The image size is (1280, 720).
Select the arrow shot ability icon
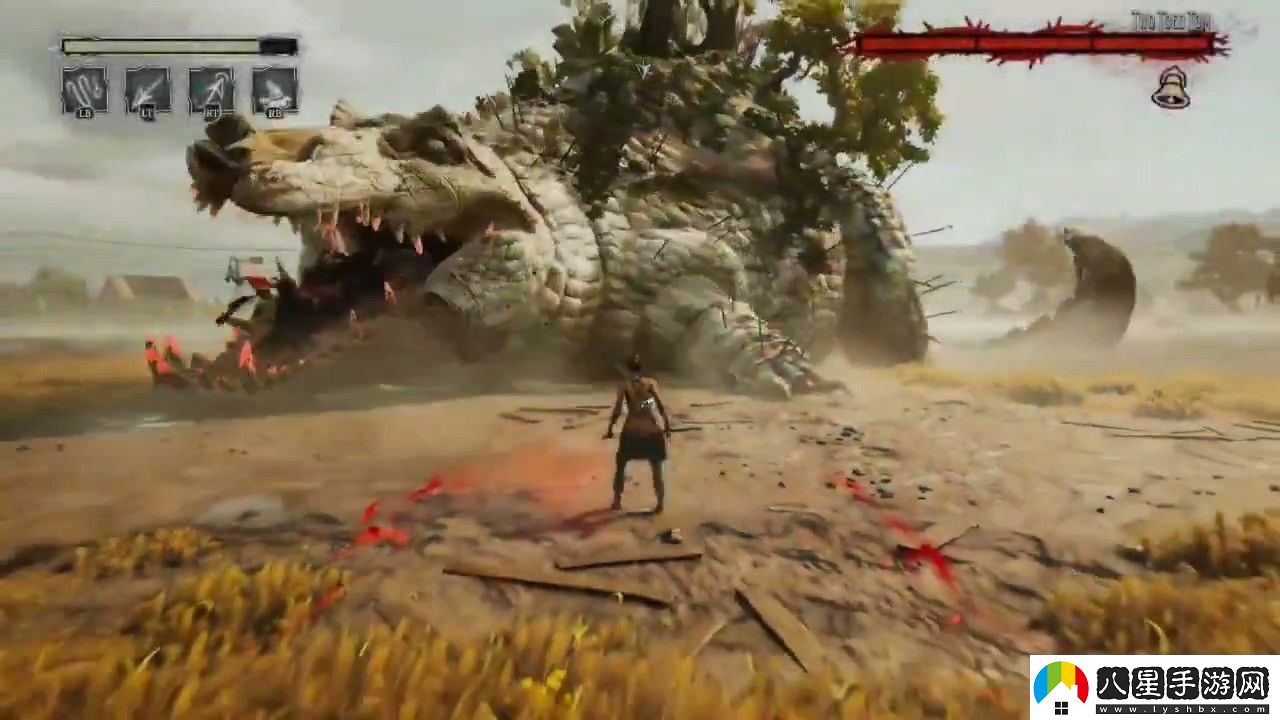(x=147, y=90)
